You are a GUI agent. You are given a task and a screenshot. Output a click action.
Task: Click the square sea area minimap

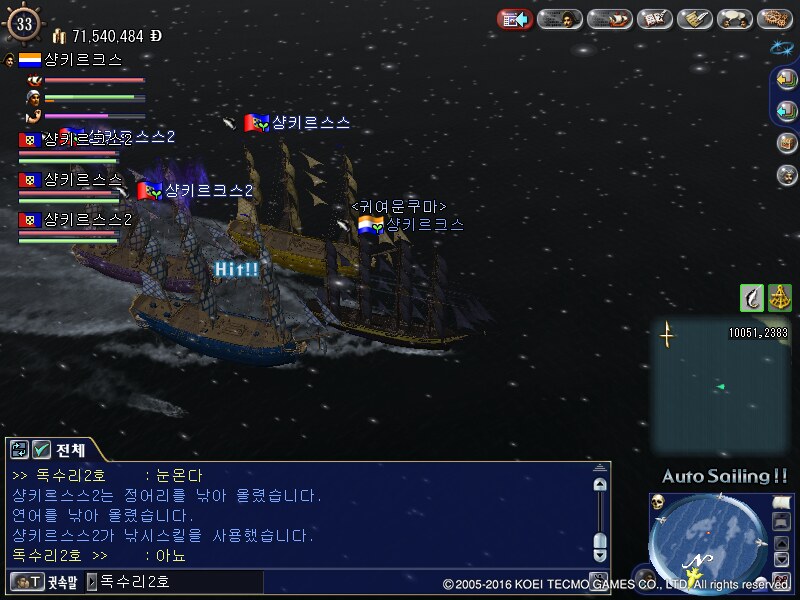pos(720,385)
